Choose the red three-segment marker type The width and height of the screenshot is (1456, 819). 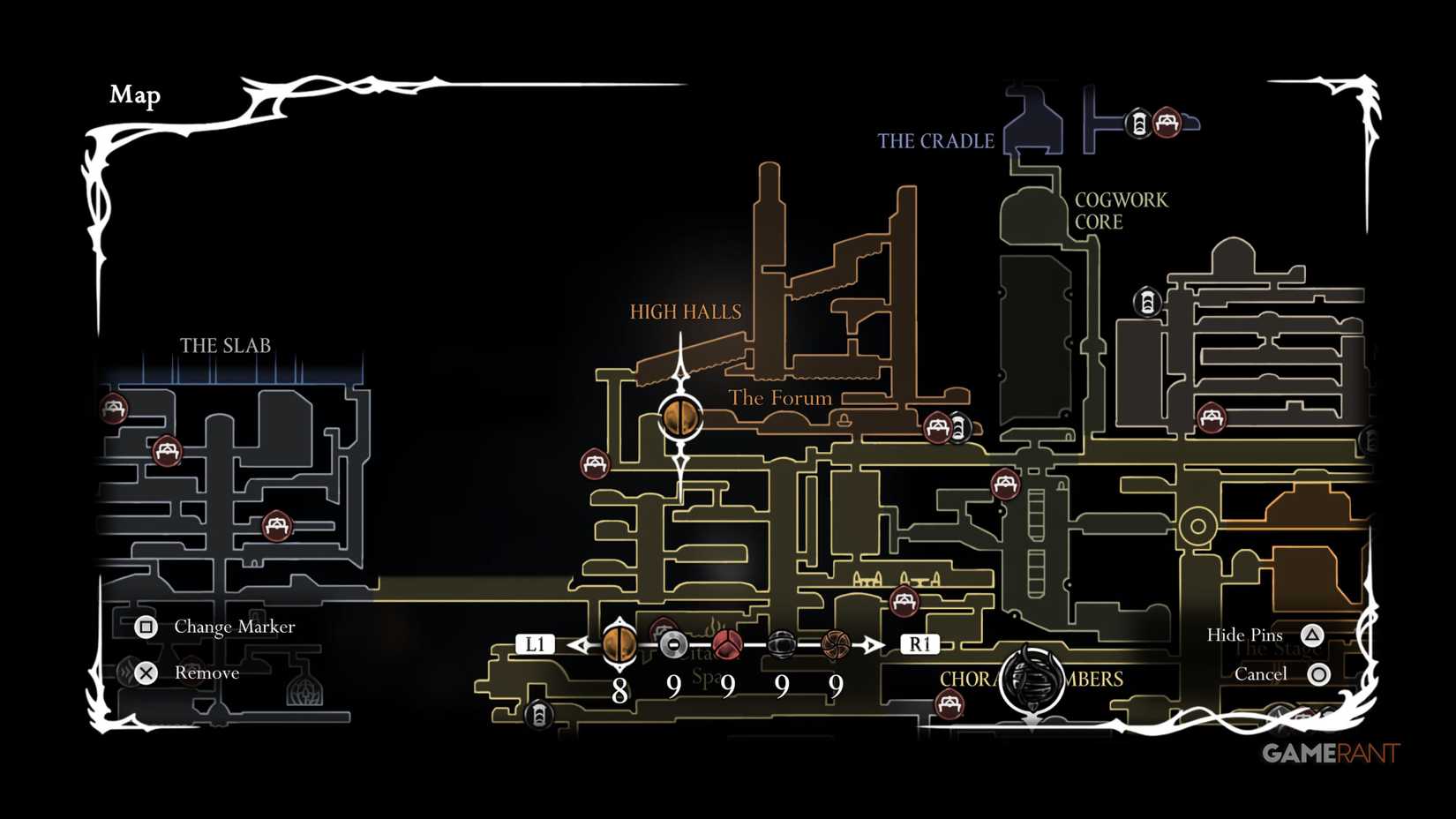pyautogui.click(x=727, y=645)
